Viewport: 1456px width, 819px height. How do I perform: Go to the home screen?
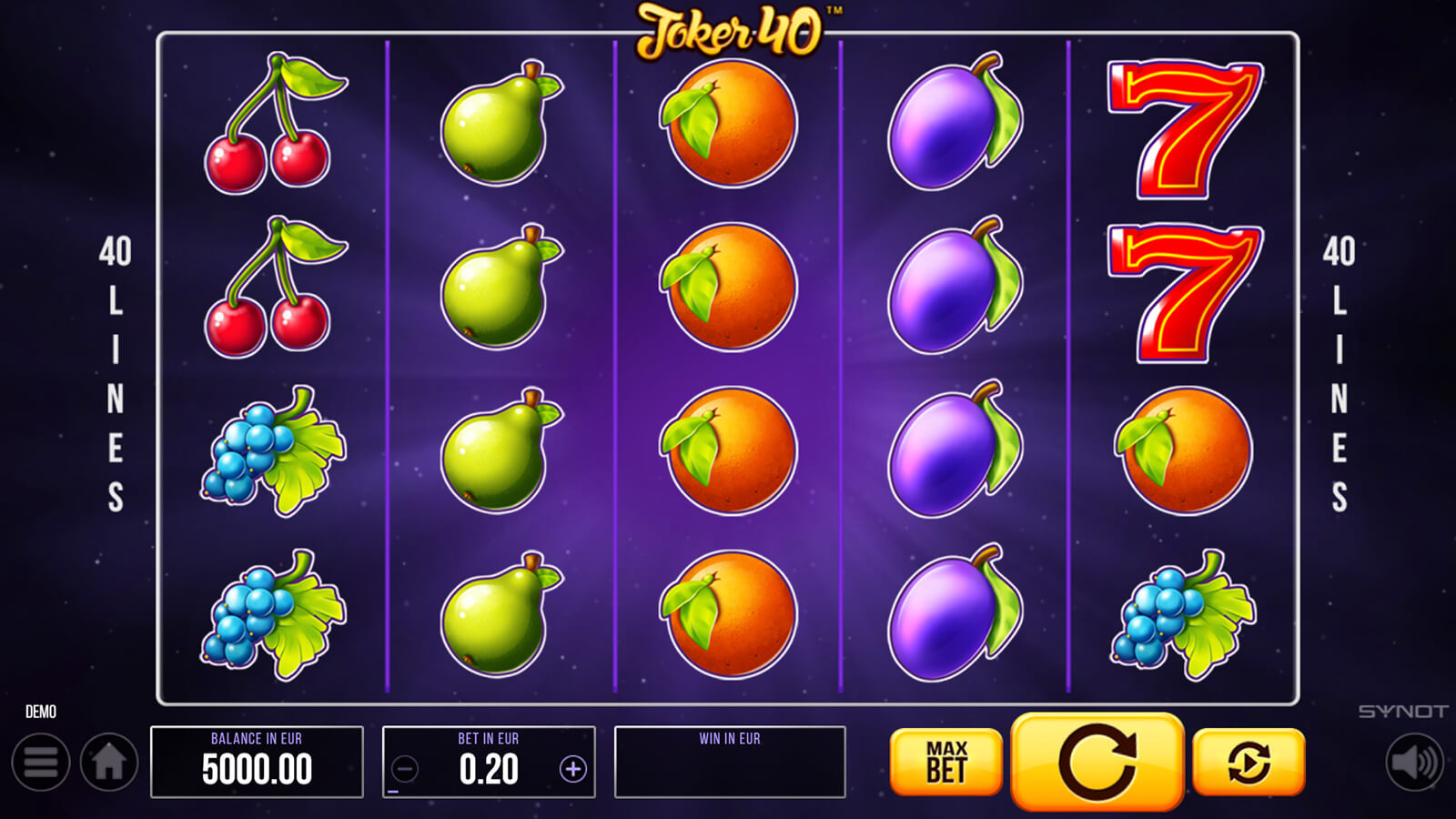click(x=109, y=763)
